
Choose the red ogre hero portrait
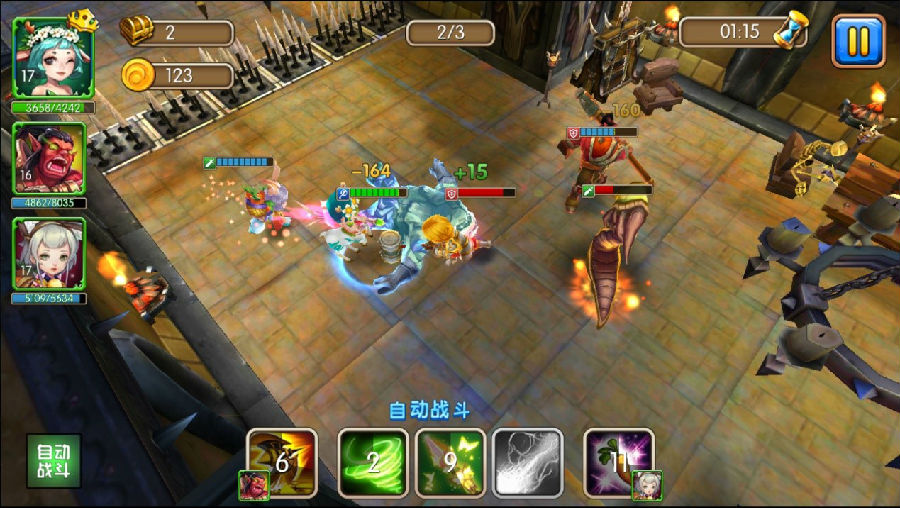pos(49,159)
